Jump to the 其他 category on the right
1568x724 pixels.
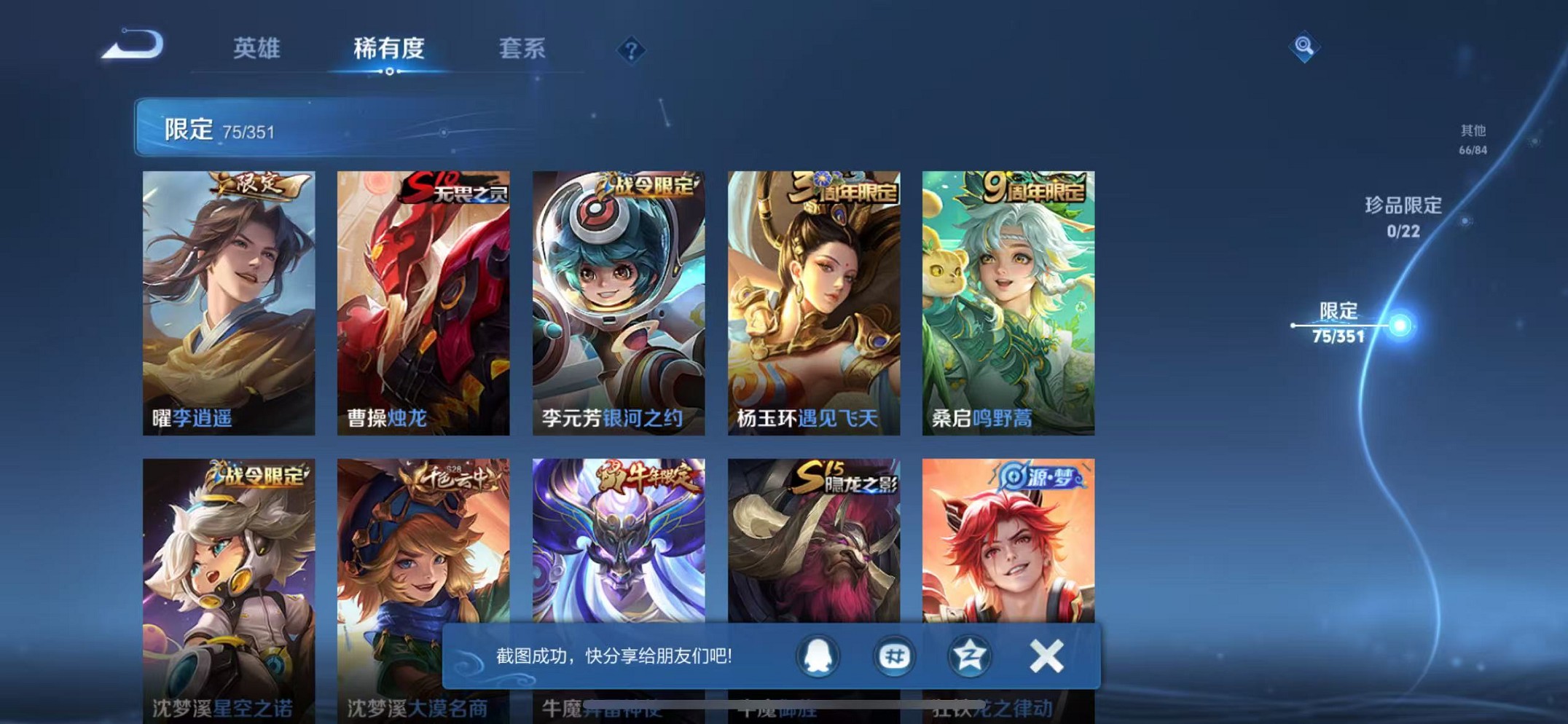click(1472, 138)
